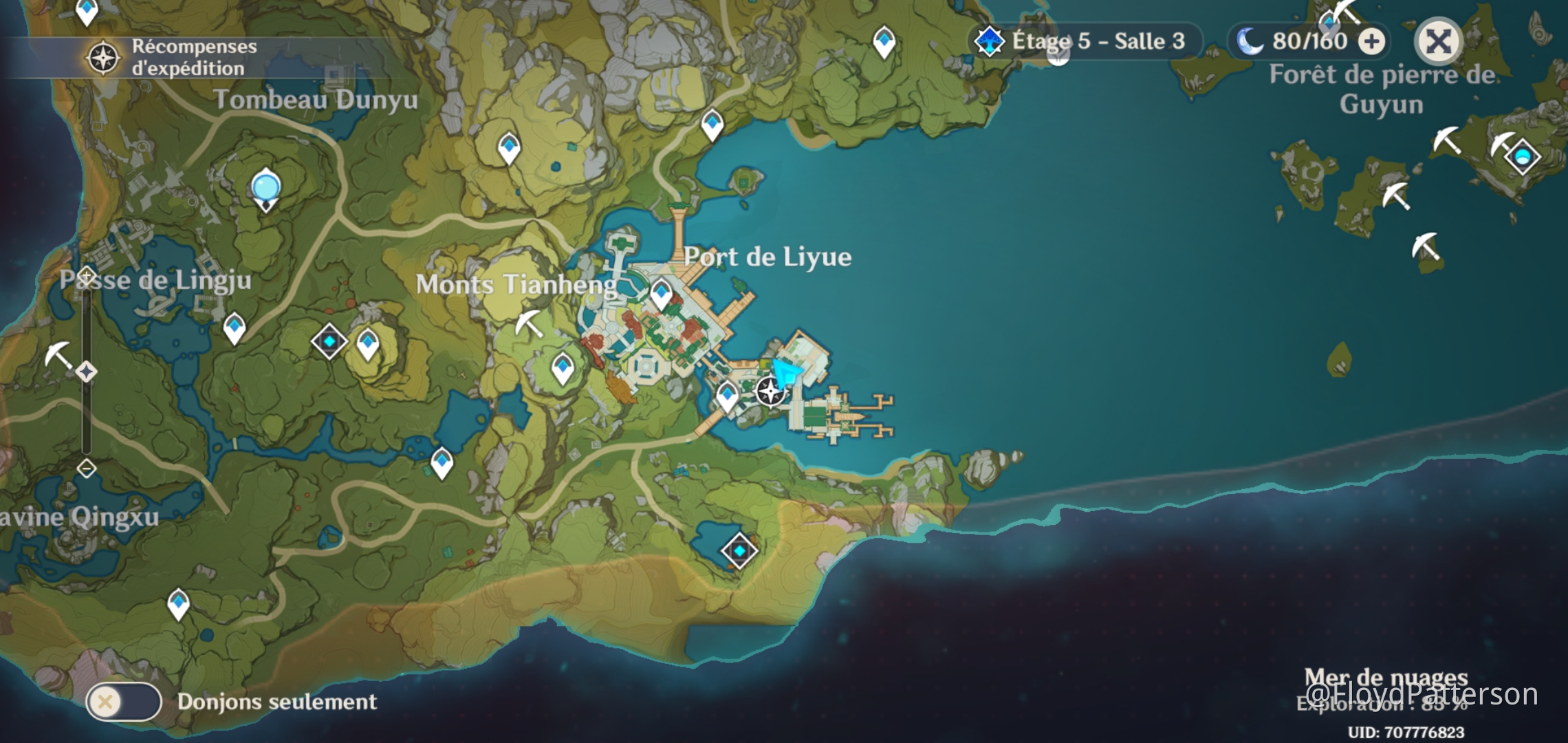Select the waypoint beside the Port de Liyue label
This screenshot has width=1568, height=743.
[x=662, y=294]
